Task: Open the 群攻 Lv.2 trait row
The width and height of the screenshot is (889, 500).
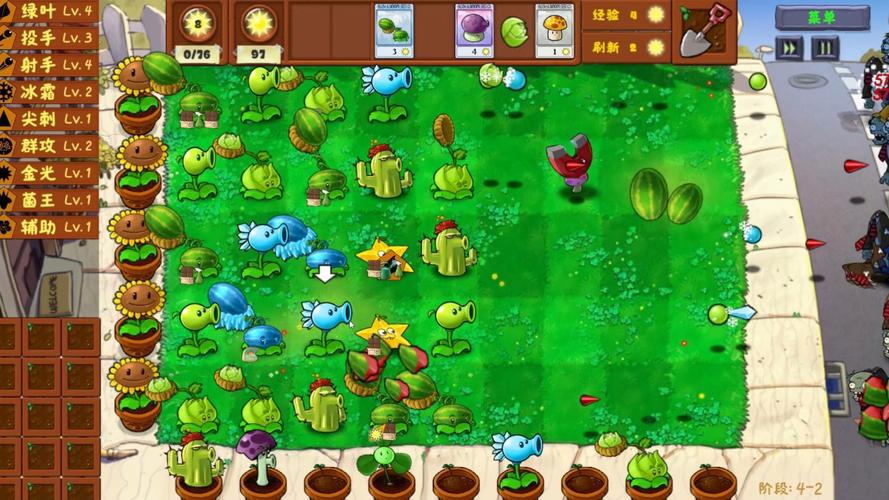Action: pos(49,146)
